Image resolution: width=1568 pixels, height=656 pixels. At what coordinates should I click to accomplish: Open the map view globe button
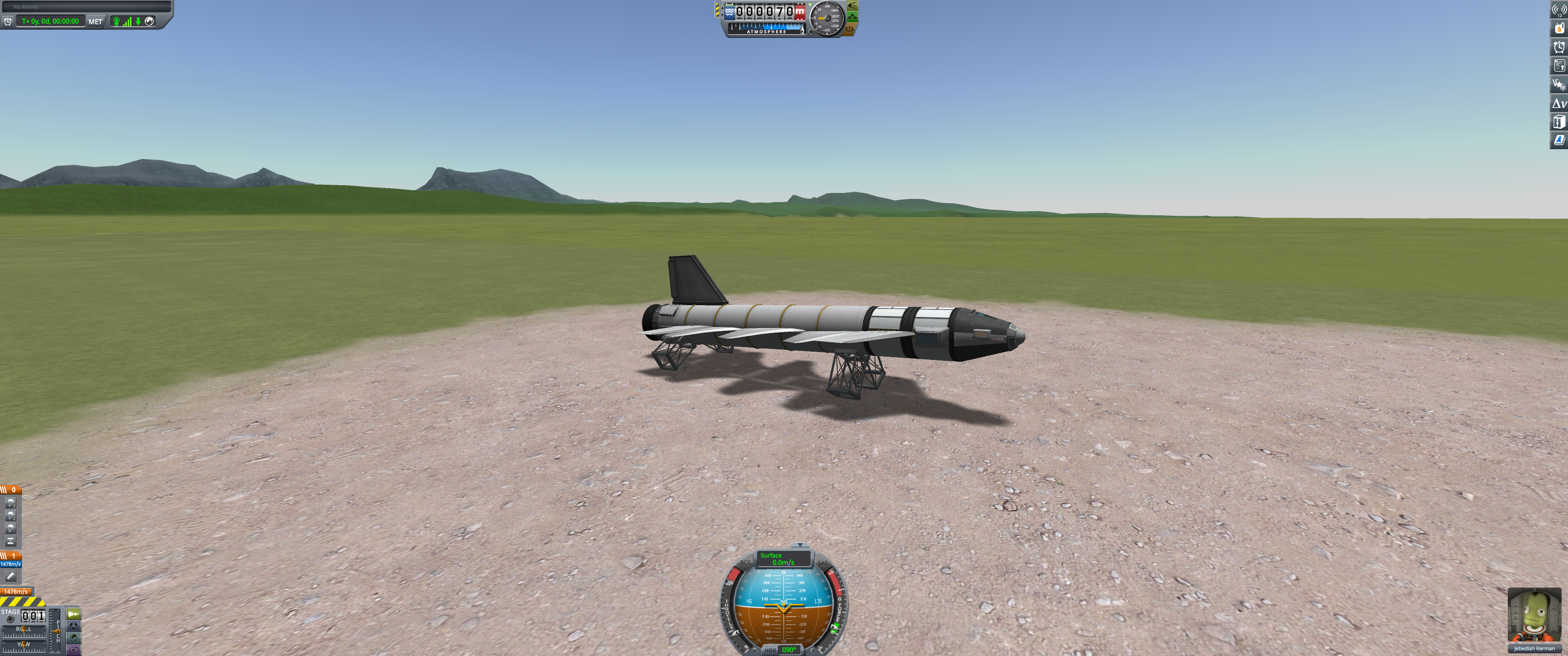tap(73, 638)
